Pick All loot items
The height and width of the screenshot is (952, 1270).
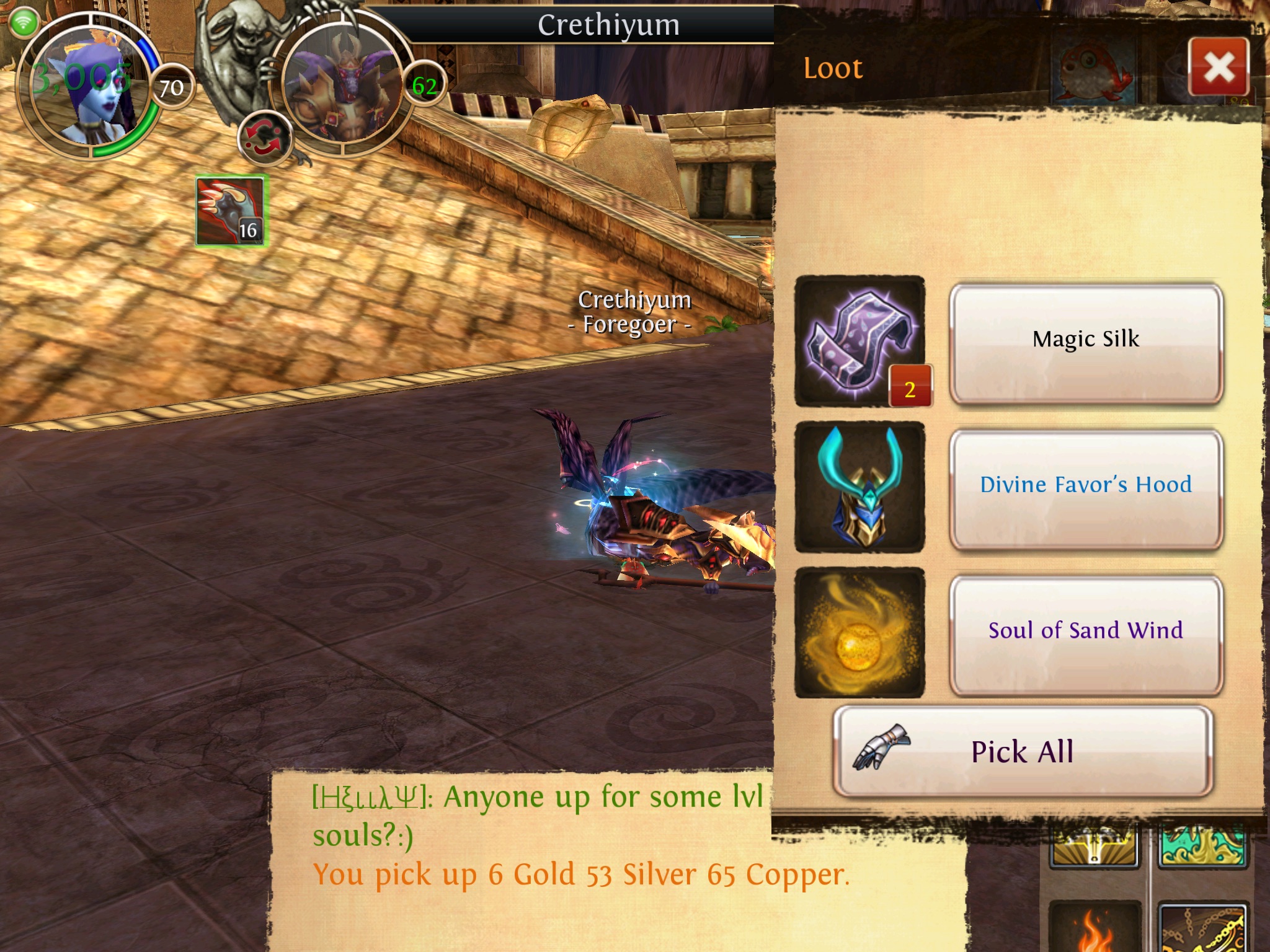coord(1022,751)
